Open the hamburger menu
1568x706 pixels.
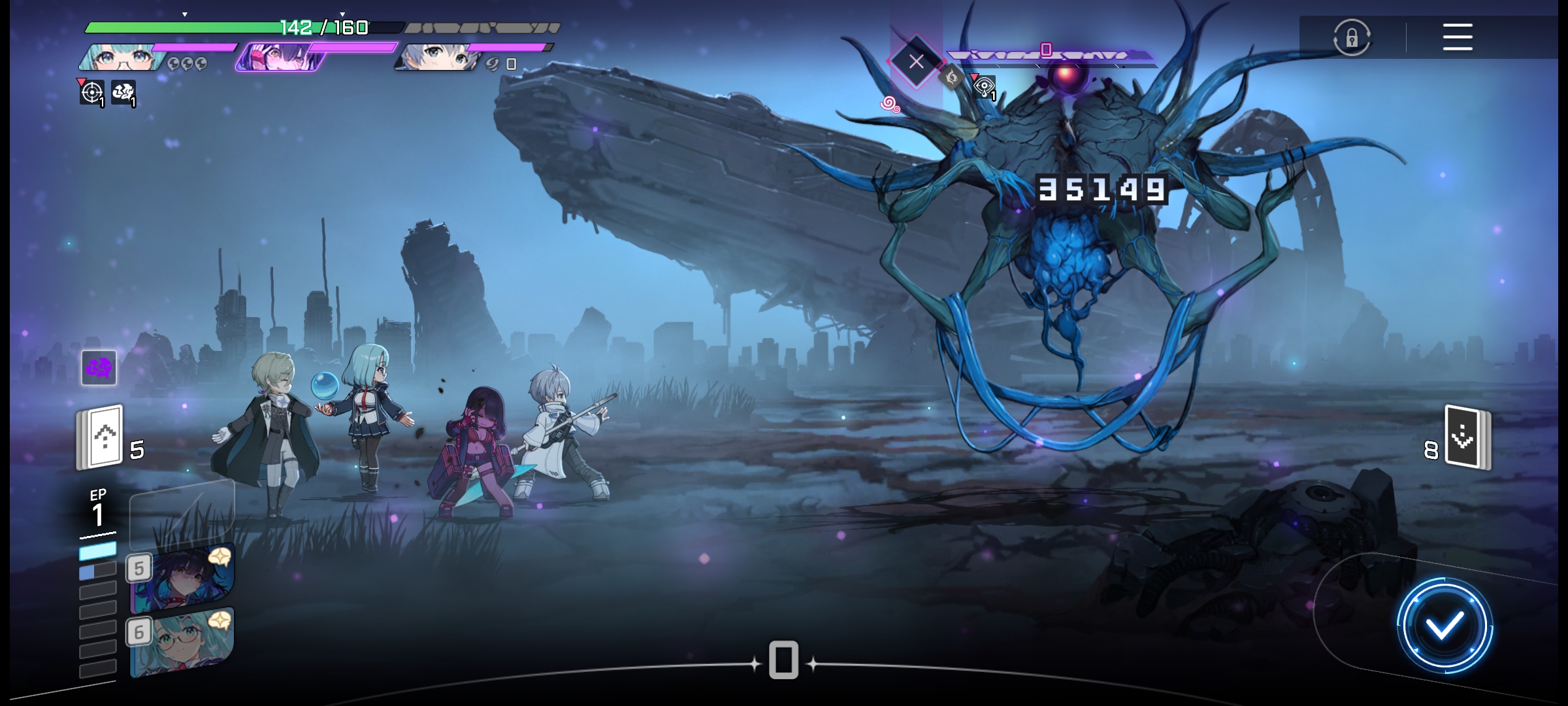(1457, 37)
